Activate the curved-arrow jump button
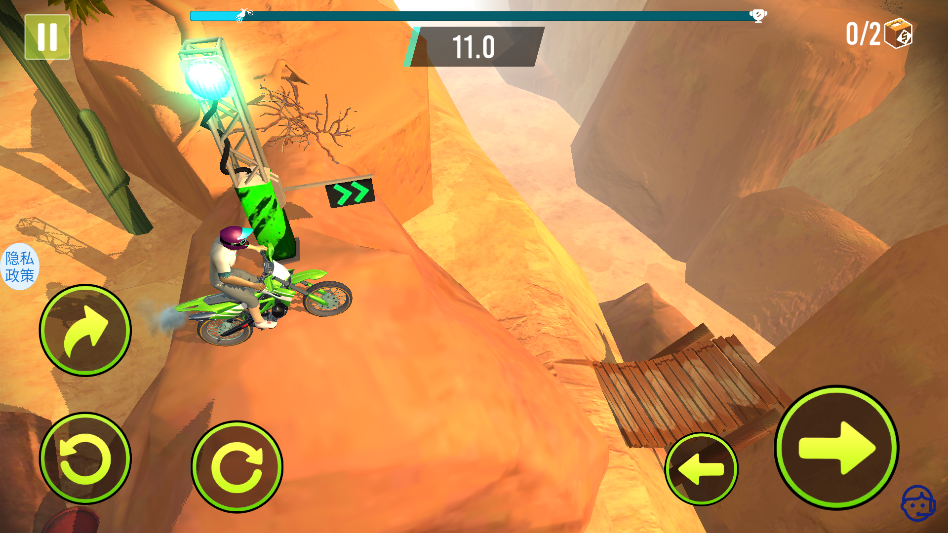Screen dimensions: 948x533 (85, 331)
